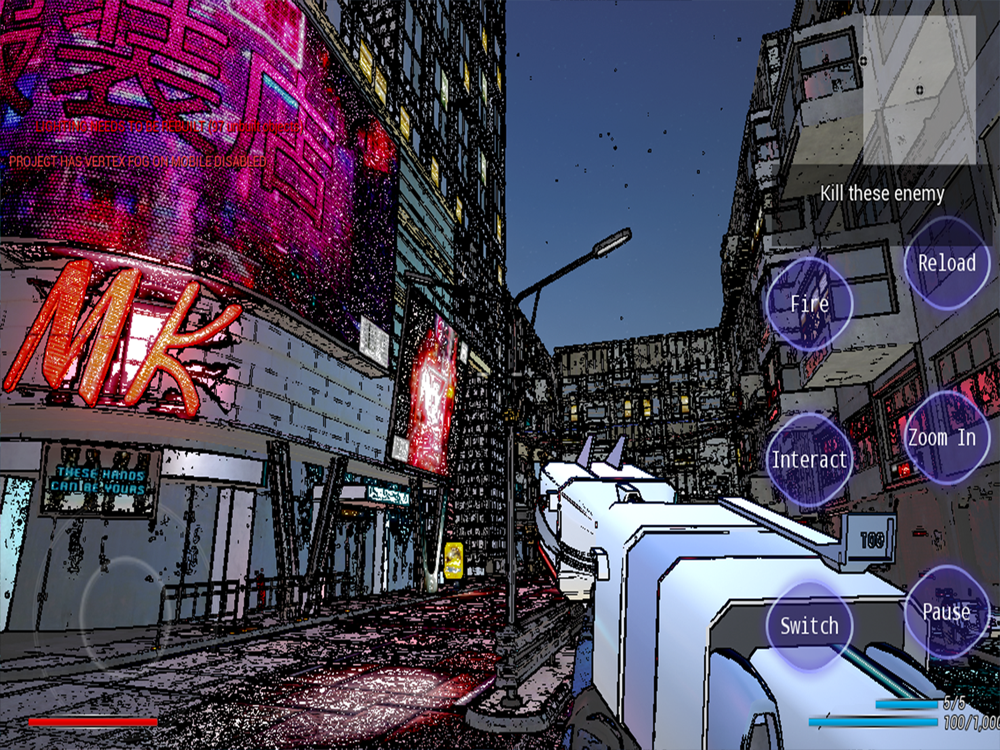Click the minimap panel
Image resolution: width=1000 pixels, height=750 pixels.
[x=919, y=90]
